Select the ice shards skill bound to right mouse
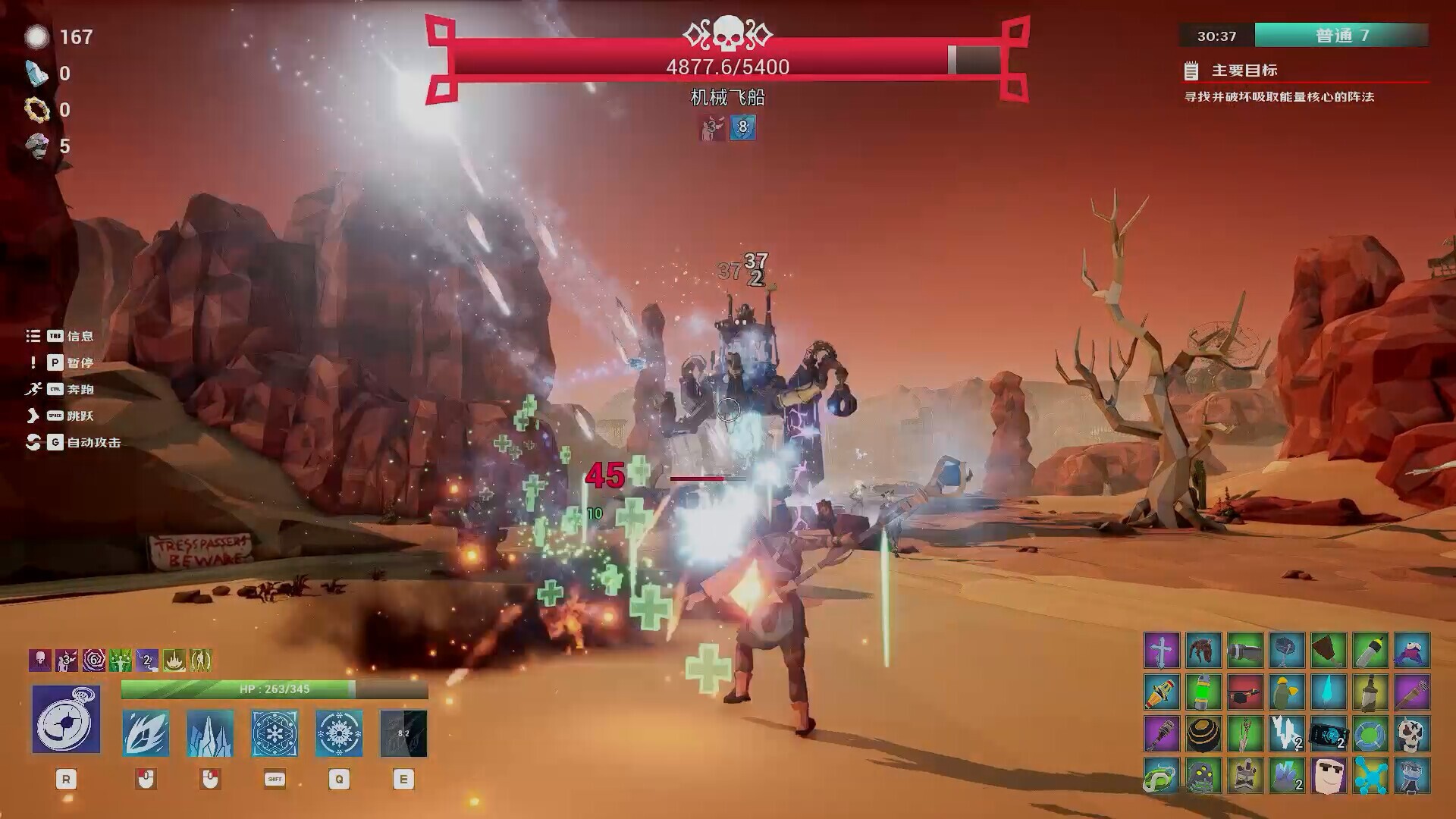 [210, 733]
